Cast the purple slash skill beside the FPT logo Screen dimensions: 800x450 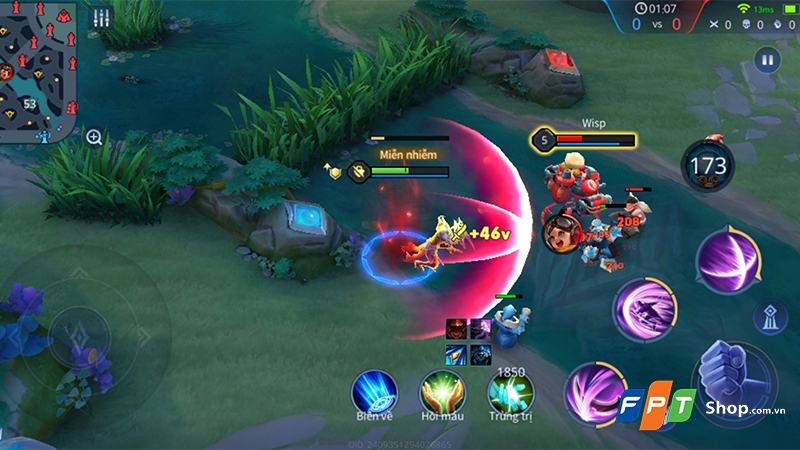point(594,390)
